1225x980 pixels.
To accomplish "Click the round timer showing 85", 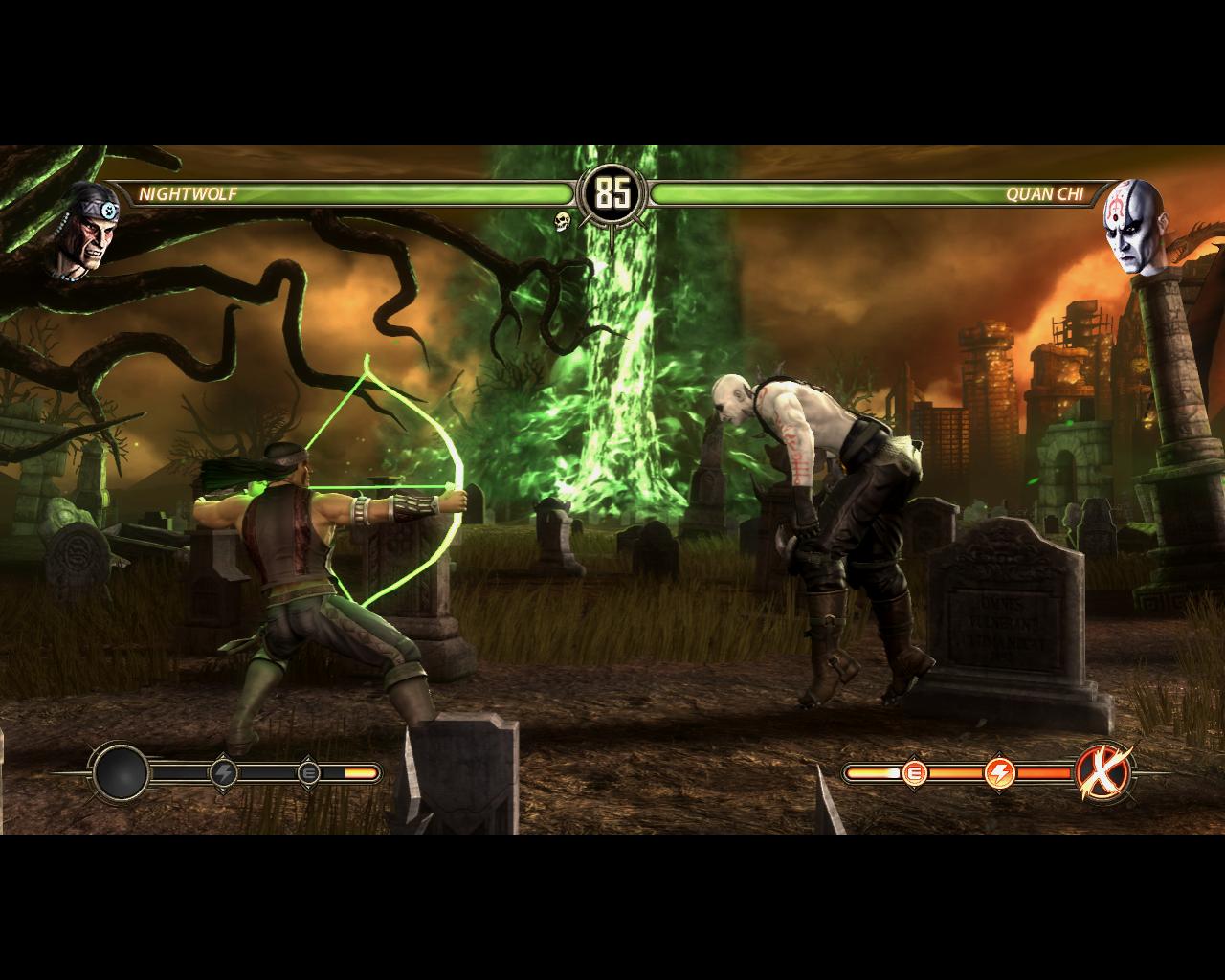I will pos(612,192).
